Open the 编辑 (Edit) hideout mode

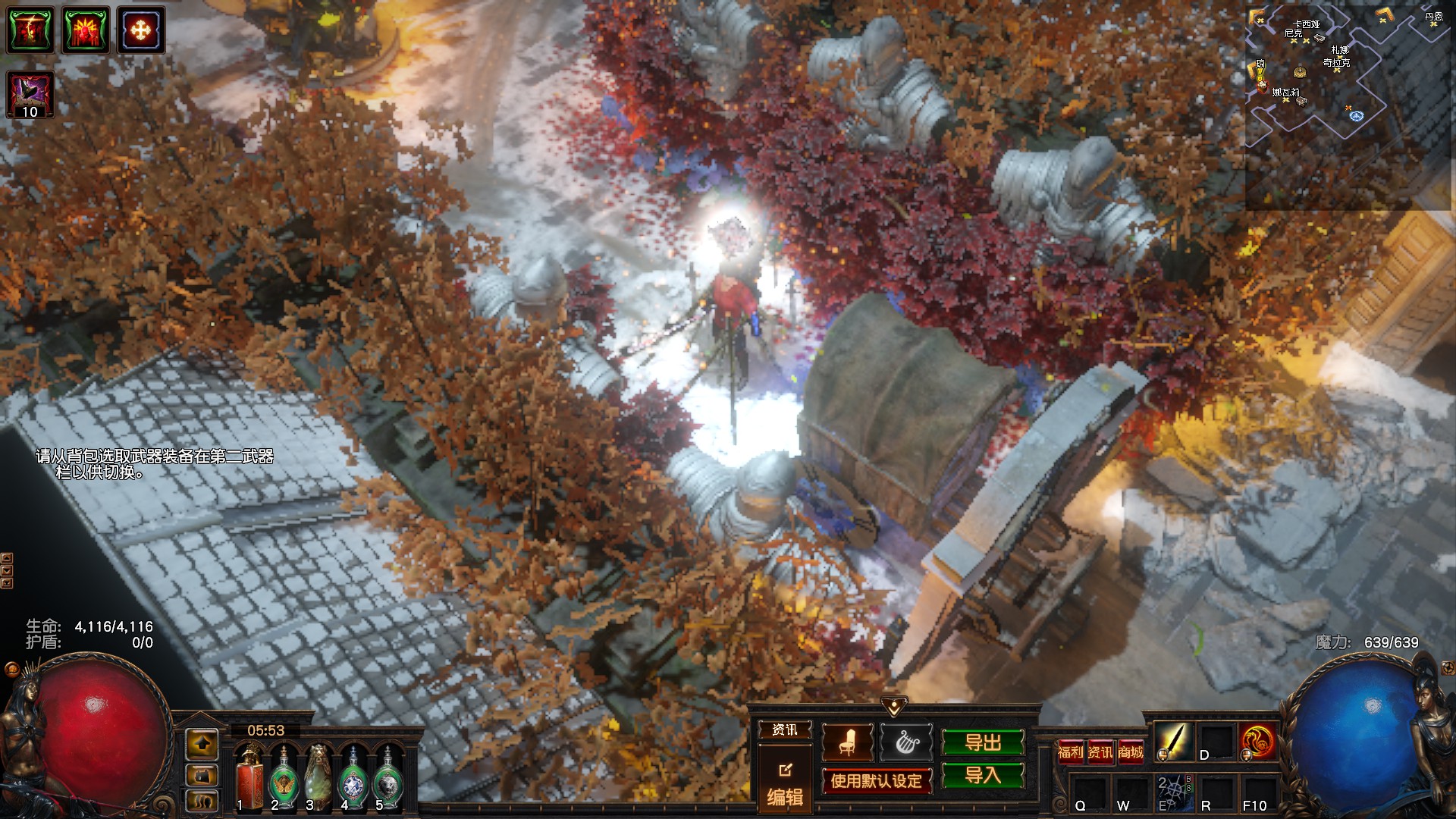click(785, 786)
